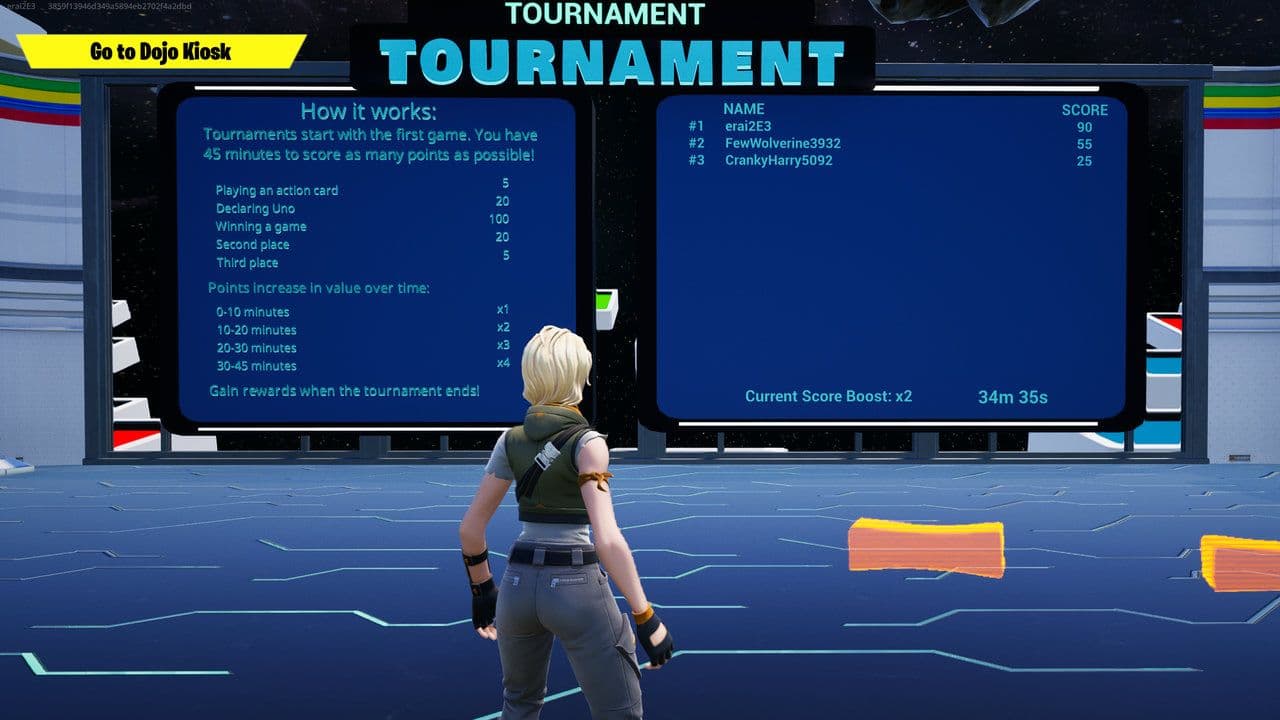Screen dimensions: 1280x720
Task: Click the "How it works:" heading
Action: pyautogui.click(x=368, y=112)
